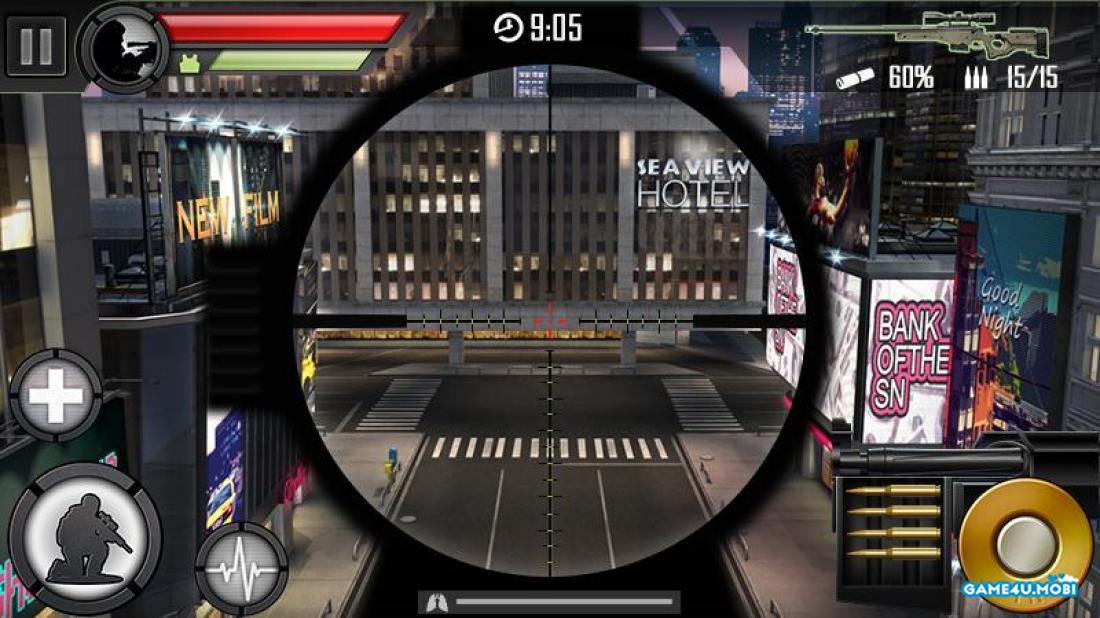Reload using the bullet magazine panel
Viewport: 1100px width, 618px height.
[892, 522]
